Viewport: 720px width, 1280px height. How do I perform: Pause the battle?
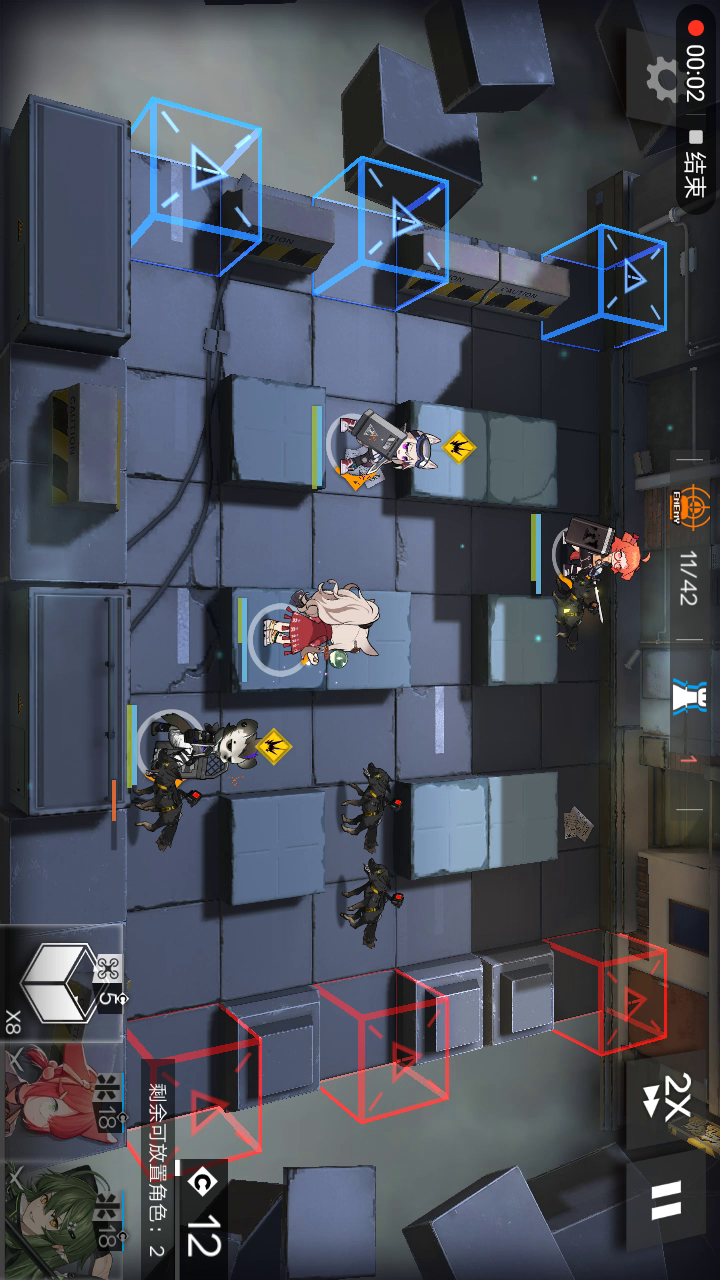[666, 1201]
